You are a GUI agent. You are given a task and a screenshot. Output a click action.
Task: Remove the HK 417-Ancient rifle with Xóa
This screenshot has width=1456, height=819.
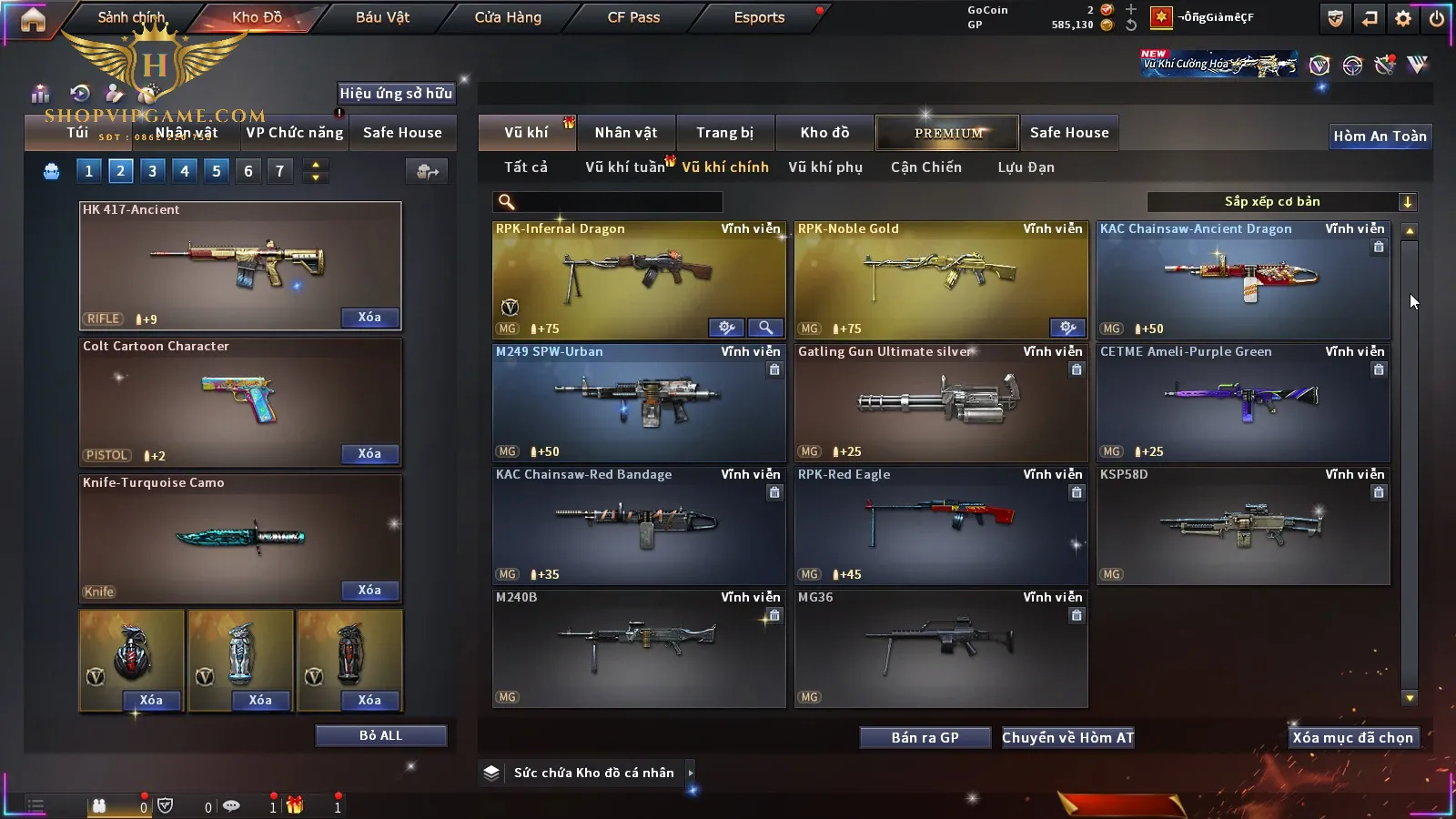pyautogui.click(x=369, y=318)
